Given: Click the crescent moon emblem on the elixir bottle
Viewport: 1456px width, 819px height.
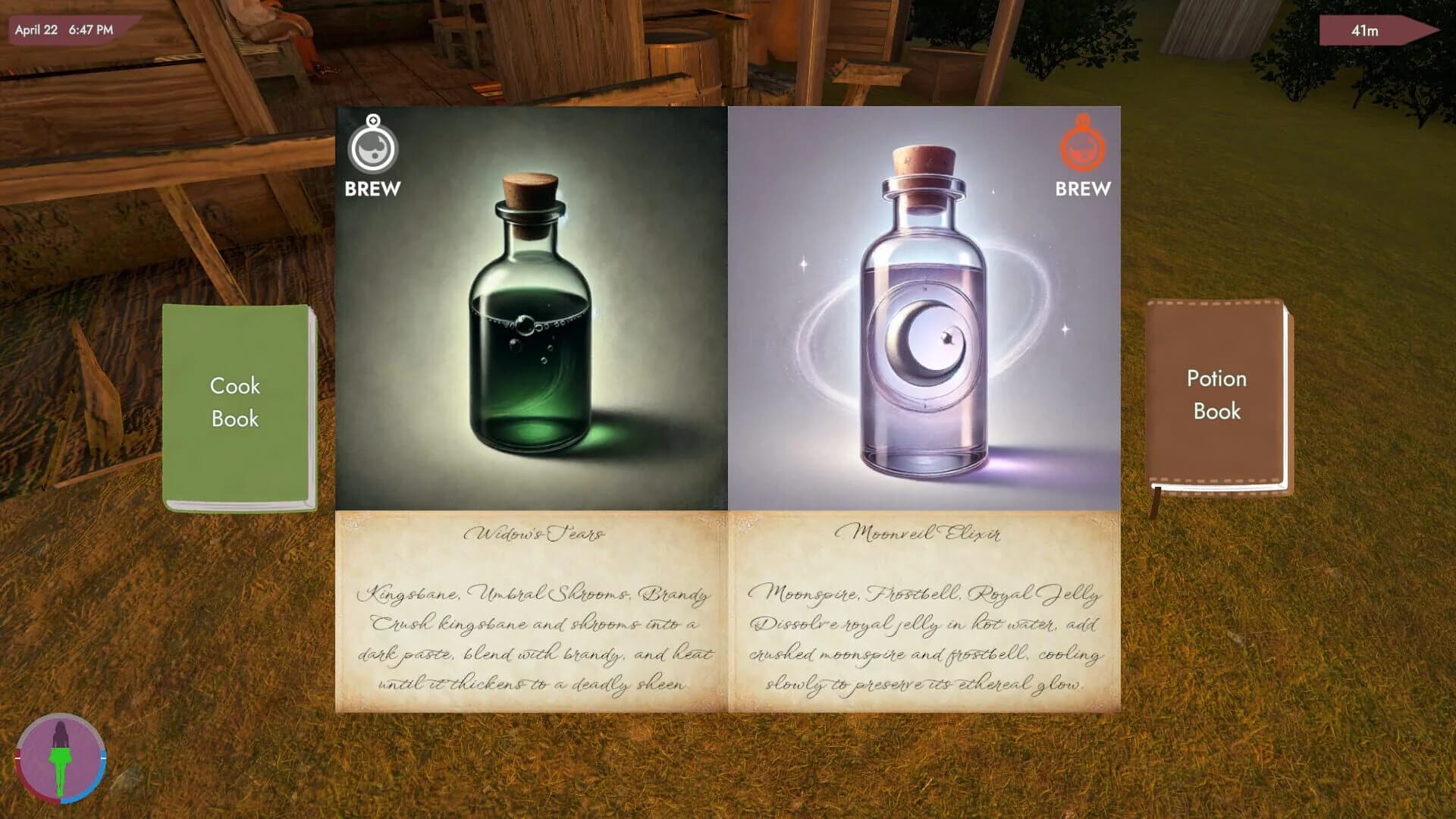Looking at the screenshot, I should click(920, 339).
